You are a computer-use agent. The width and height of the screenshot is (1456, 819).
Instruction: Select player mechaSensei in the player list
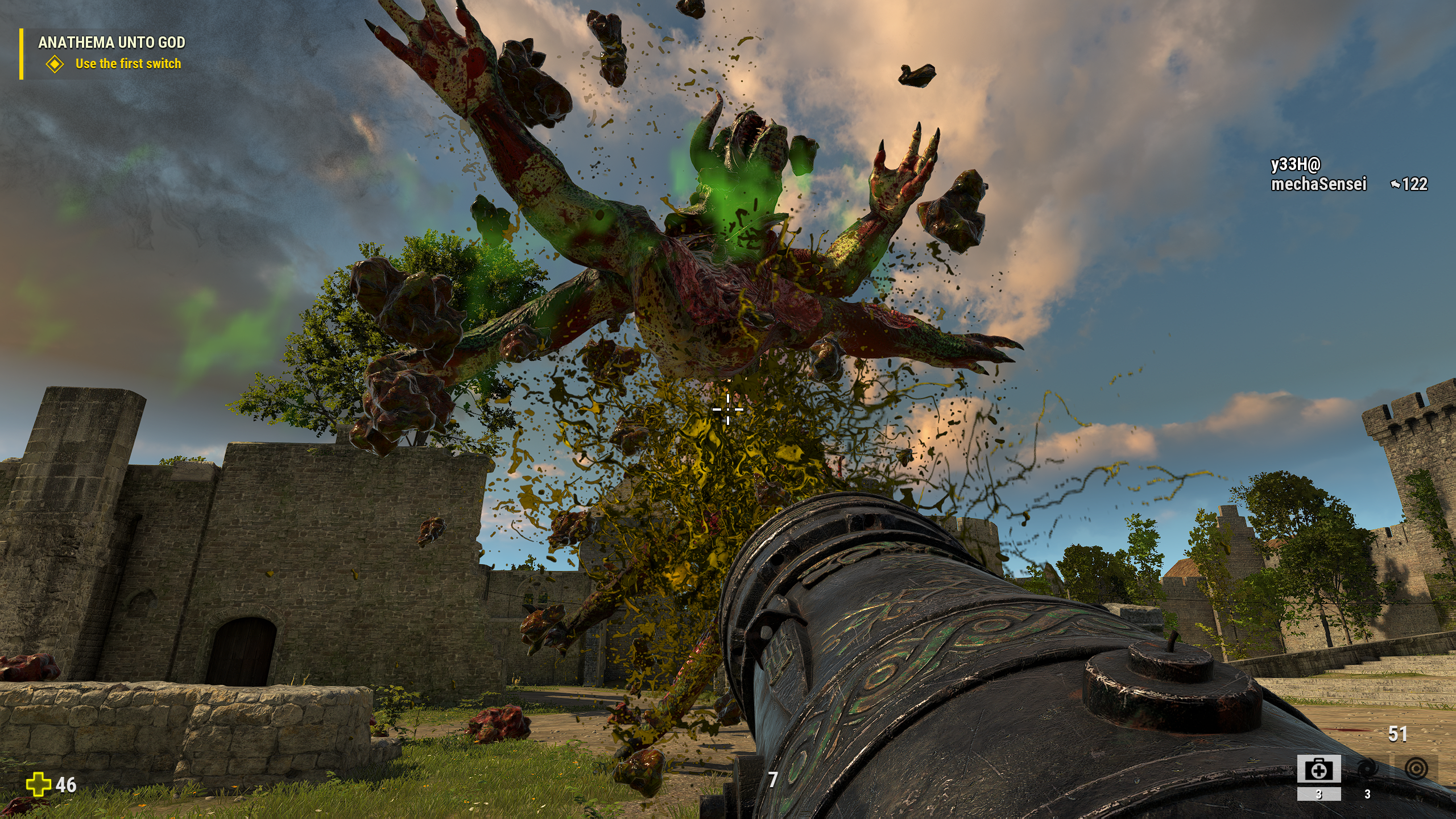[1318, 184]
